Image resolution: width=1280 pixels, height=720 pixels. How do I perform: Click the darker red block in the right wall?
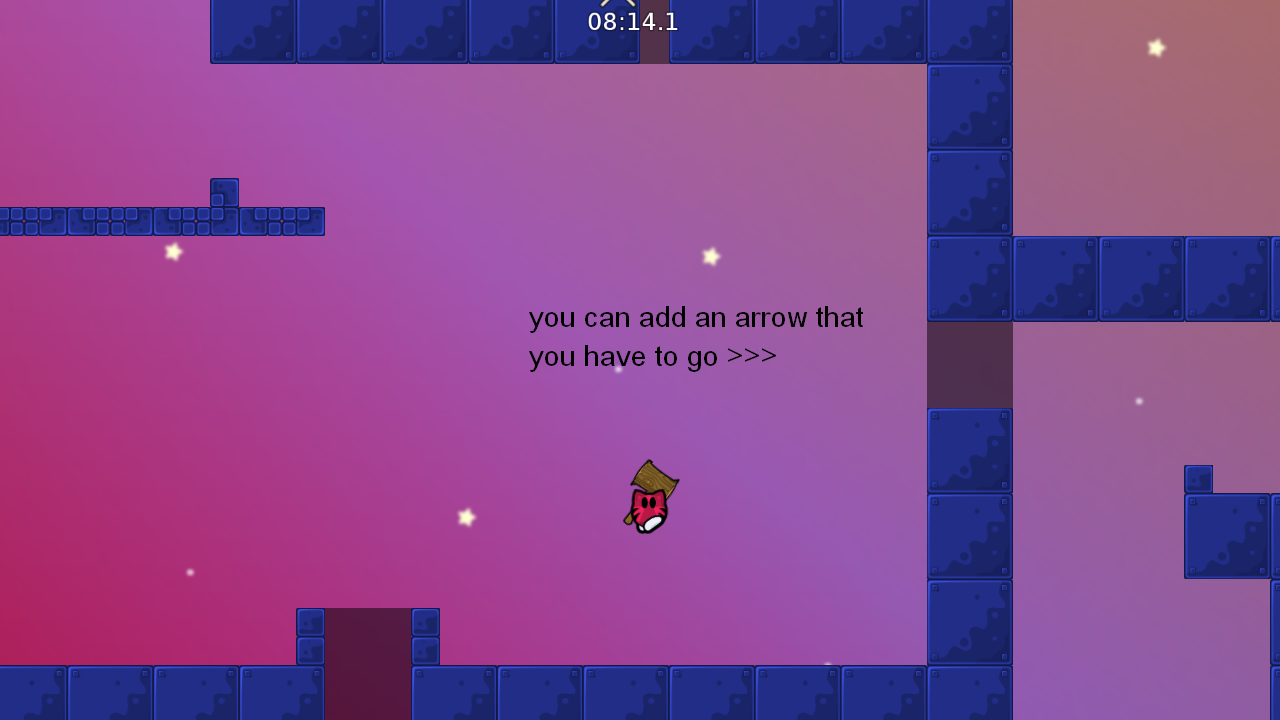(x=968, y=363)
